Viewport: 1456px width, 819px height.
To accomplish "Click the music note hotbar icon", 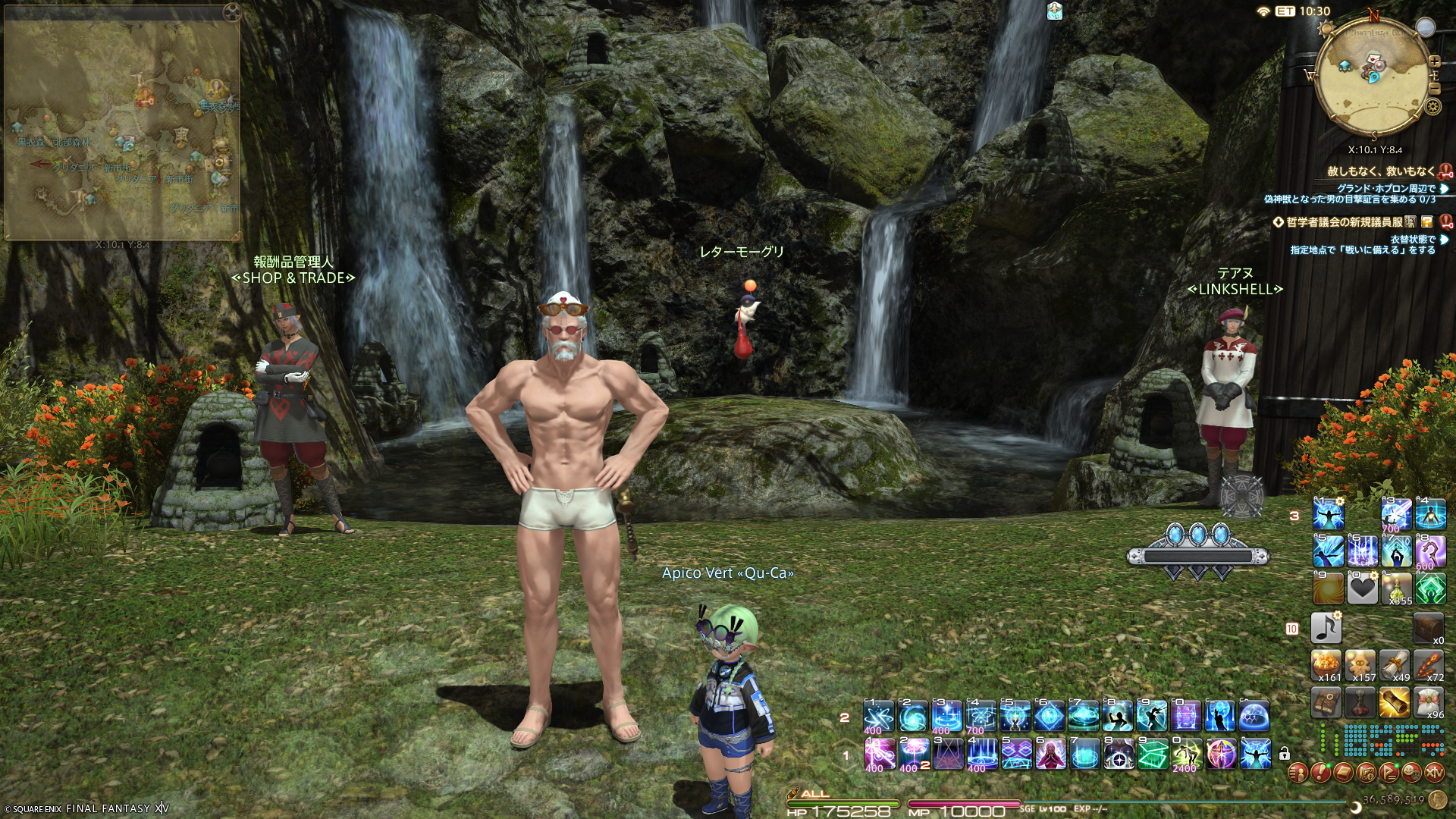I will click(1326, 628).
